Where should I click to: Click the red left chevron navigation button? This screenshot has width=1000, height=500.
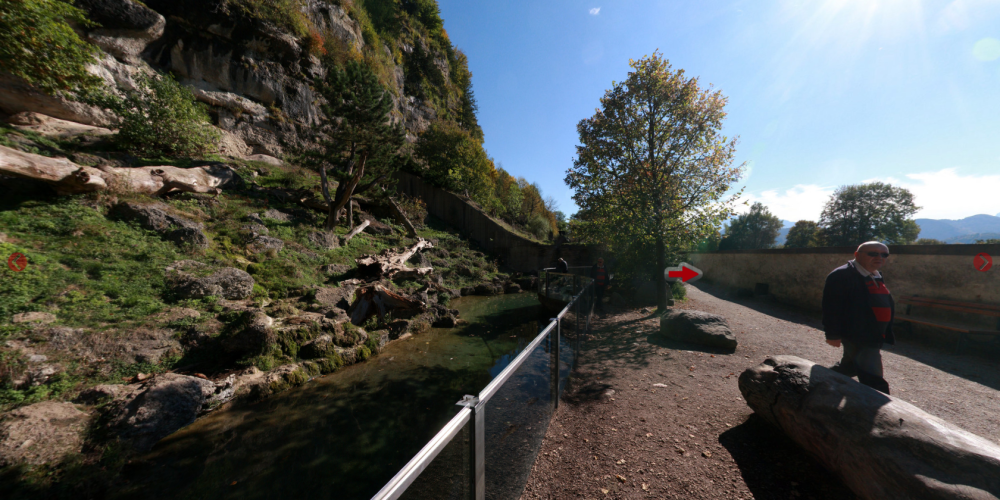(16, 262)
